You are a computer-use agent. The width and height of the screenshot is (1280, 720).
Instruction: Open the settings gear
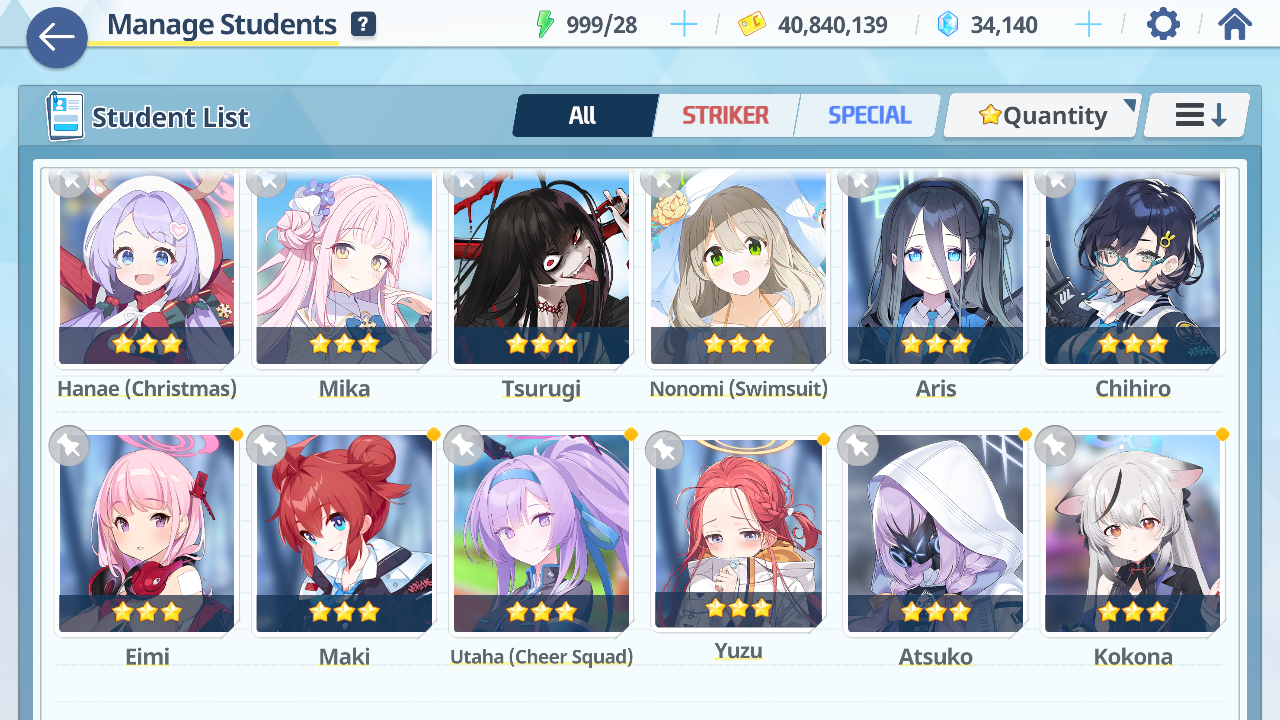click(x=1163, y=24)
